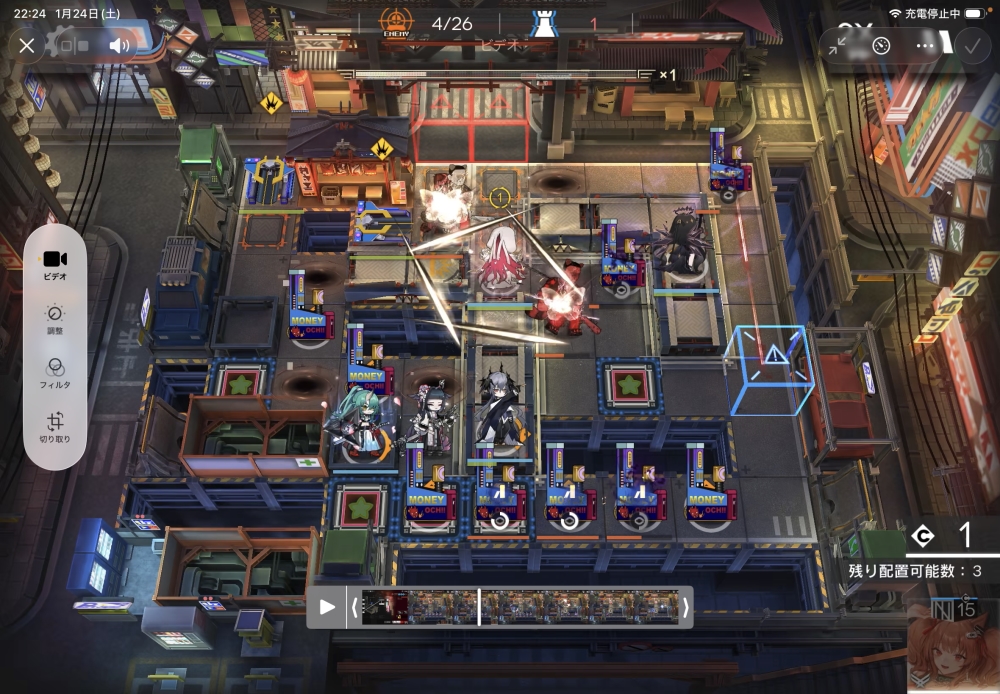The image size is (1000, 694).
Task: Confirm edits with the checkmark button
Action: (x=969, y=46)
